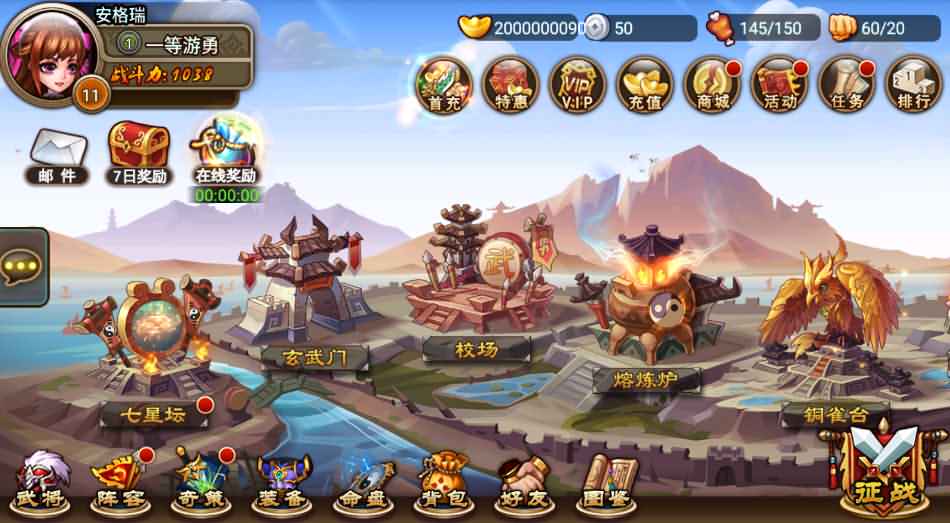Open the 武将 generals menu
Screen dimensions: 950x523
pos(41,478)
